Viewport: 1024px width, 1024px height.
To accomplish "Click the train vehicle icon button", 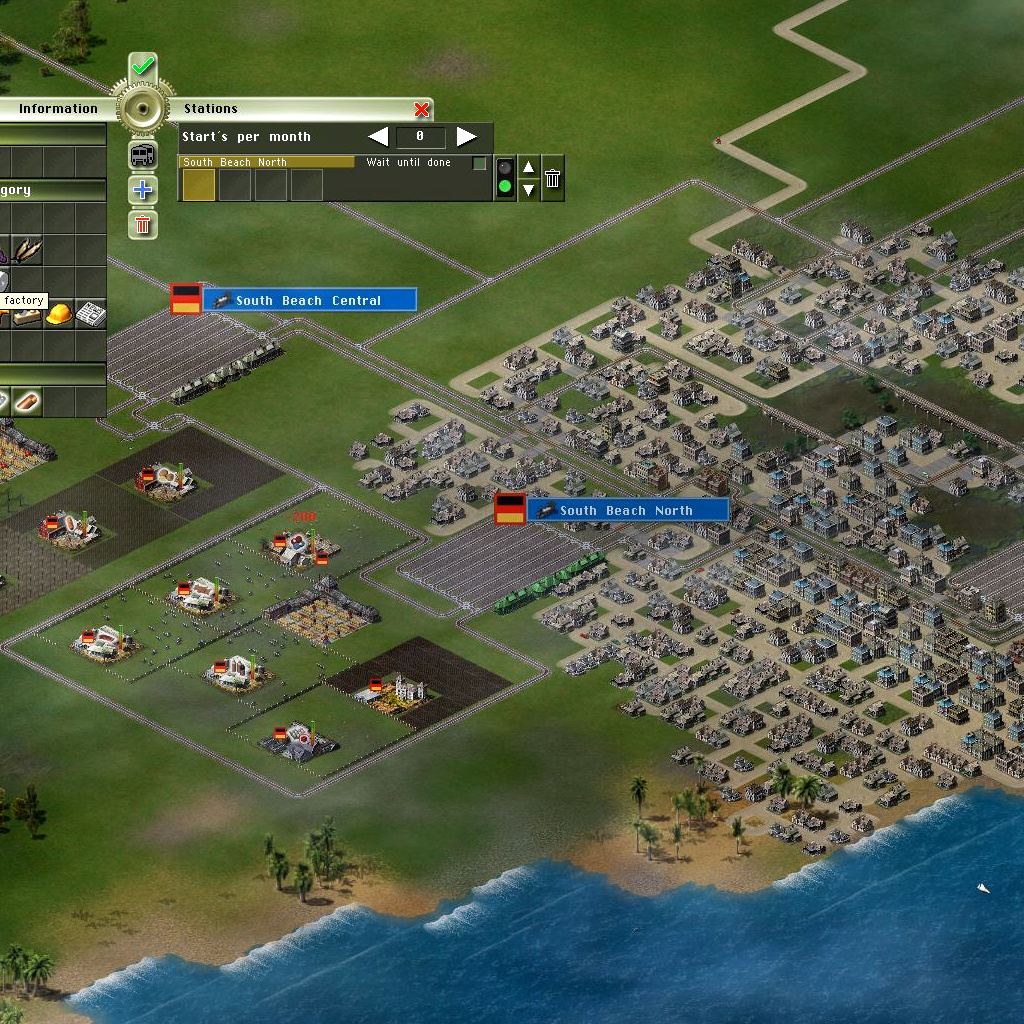I will coord(143,155).
